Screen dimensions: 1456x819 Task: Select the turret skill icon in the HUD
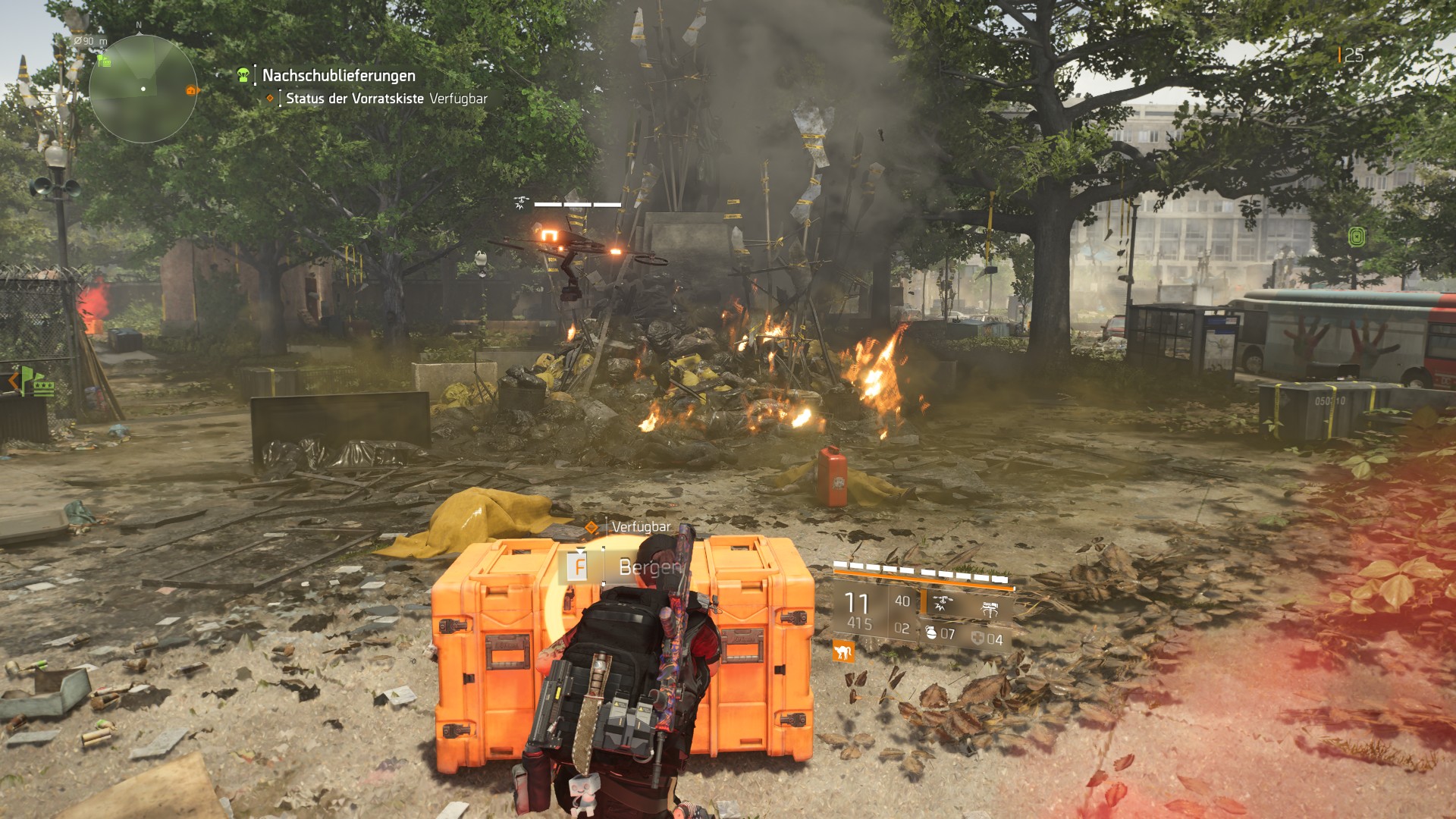click(x=990, y=608)
